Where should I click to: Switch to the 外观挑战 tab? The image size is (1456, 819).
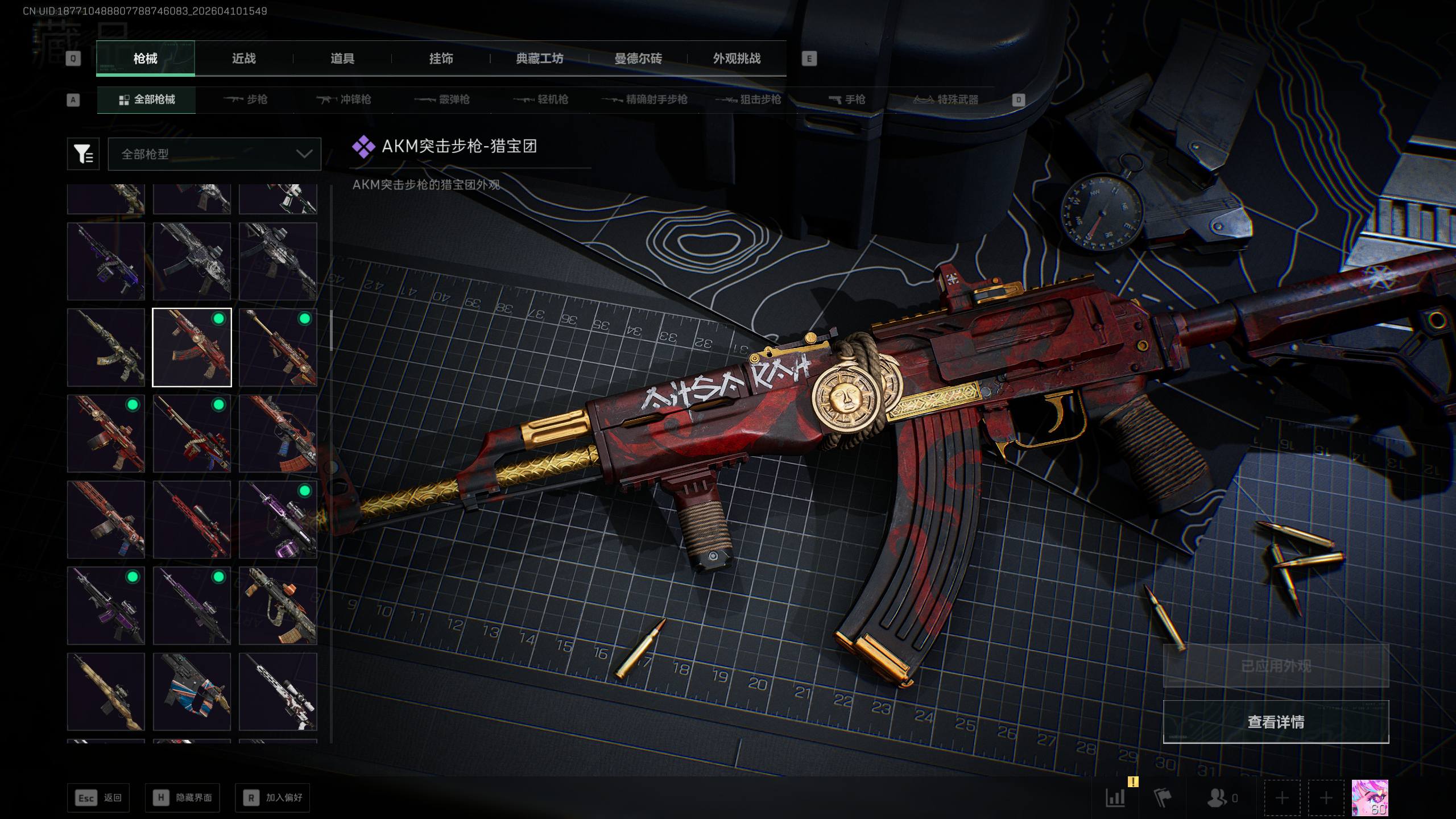tap(737, 58)
